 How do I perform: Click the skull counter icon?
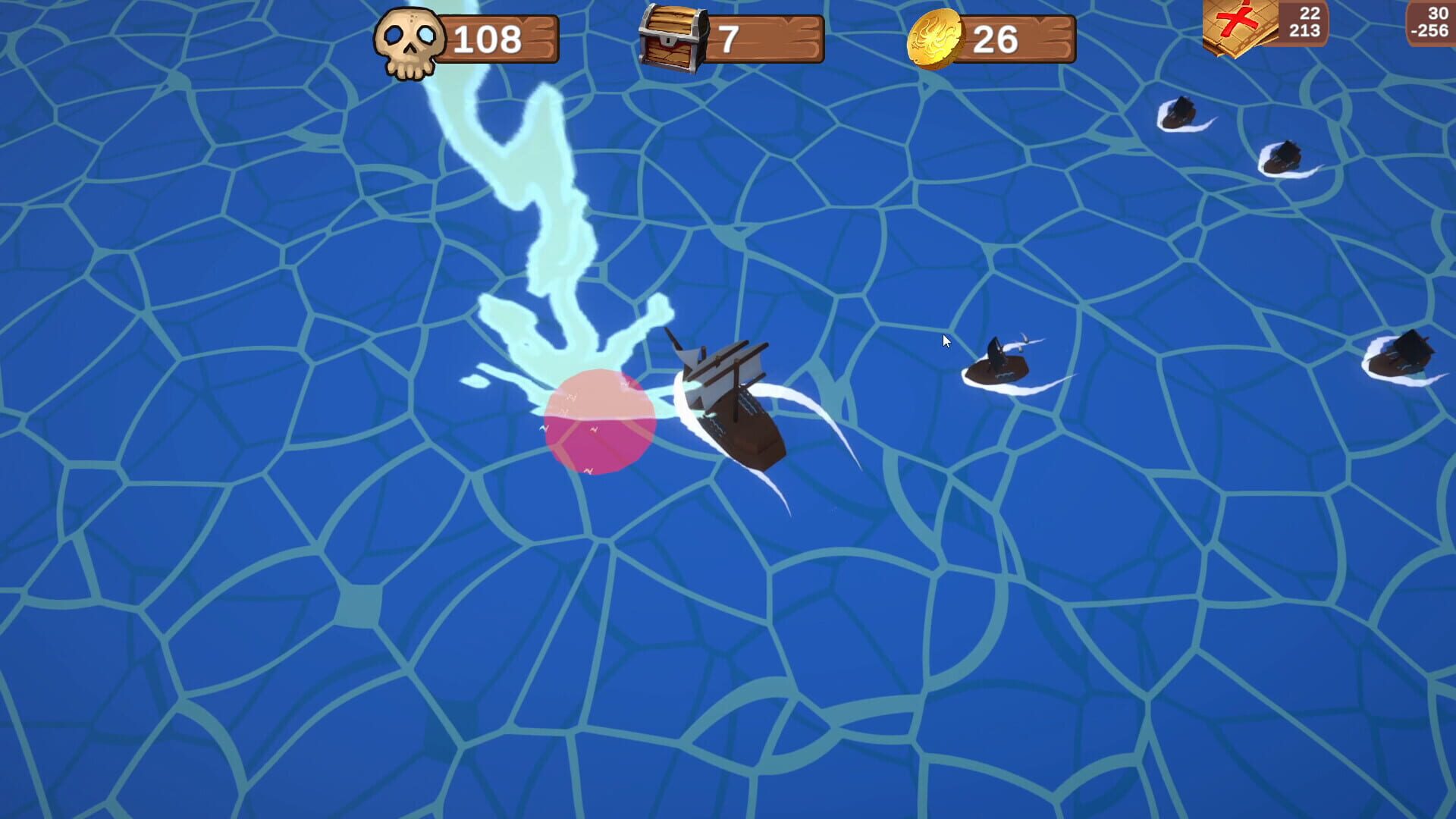(x=409, y=36)
